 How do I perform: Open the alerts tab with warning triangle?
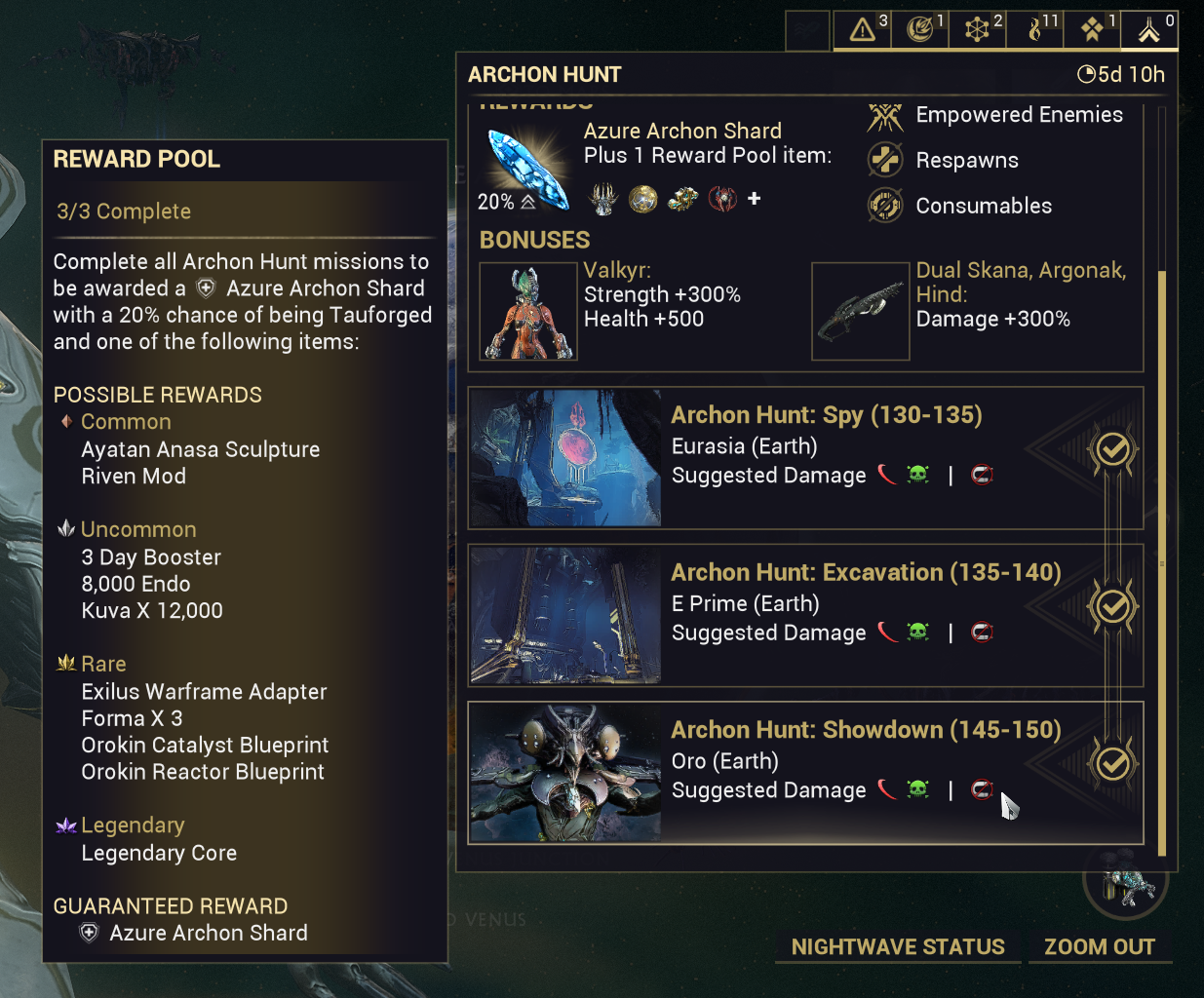pyautogui.click(x=863, y=29)
